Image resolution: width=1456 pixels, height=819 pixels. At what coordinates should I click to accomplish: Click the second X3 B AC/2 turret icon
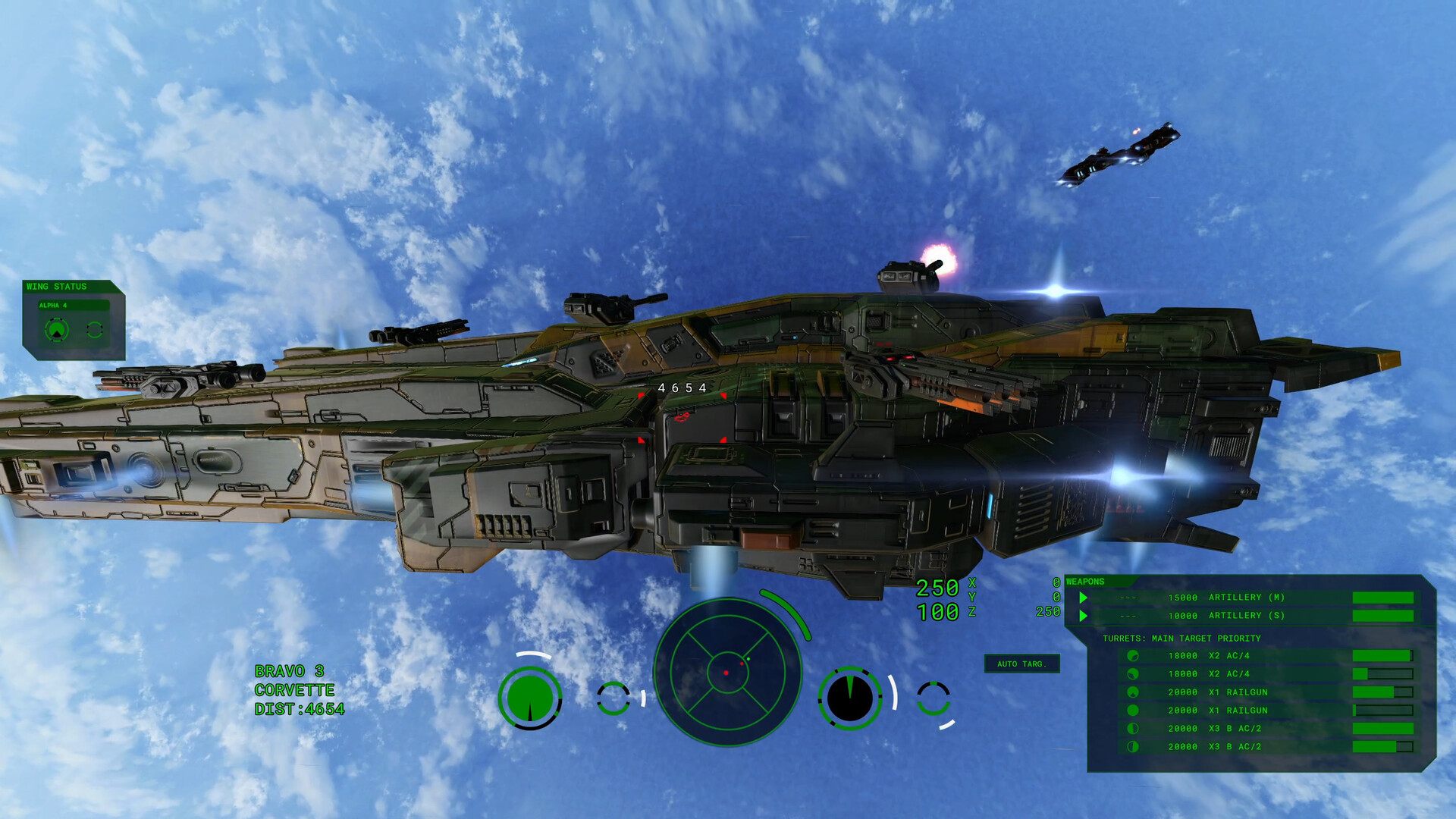[x=1134, y=746]
